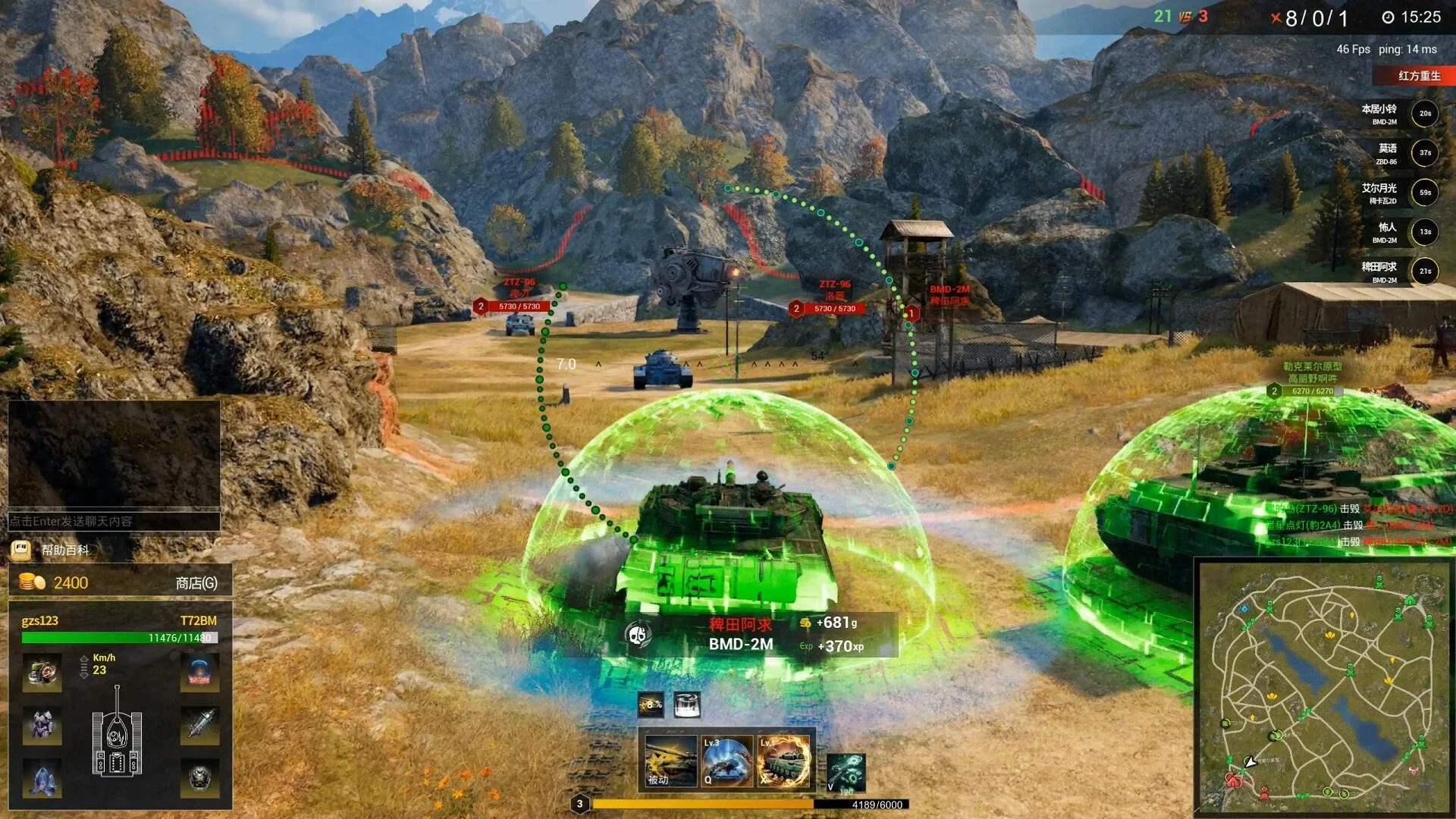Select the engine gear equipment slot
This screenshot has width=1456, height=819.
coord(42,673)
